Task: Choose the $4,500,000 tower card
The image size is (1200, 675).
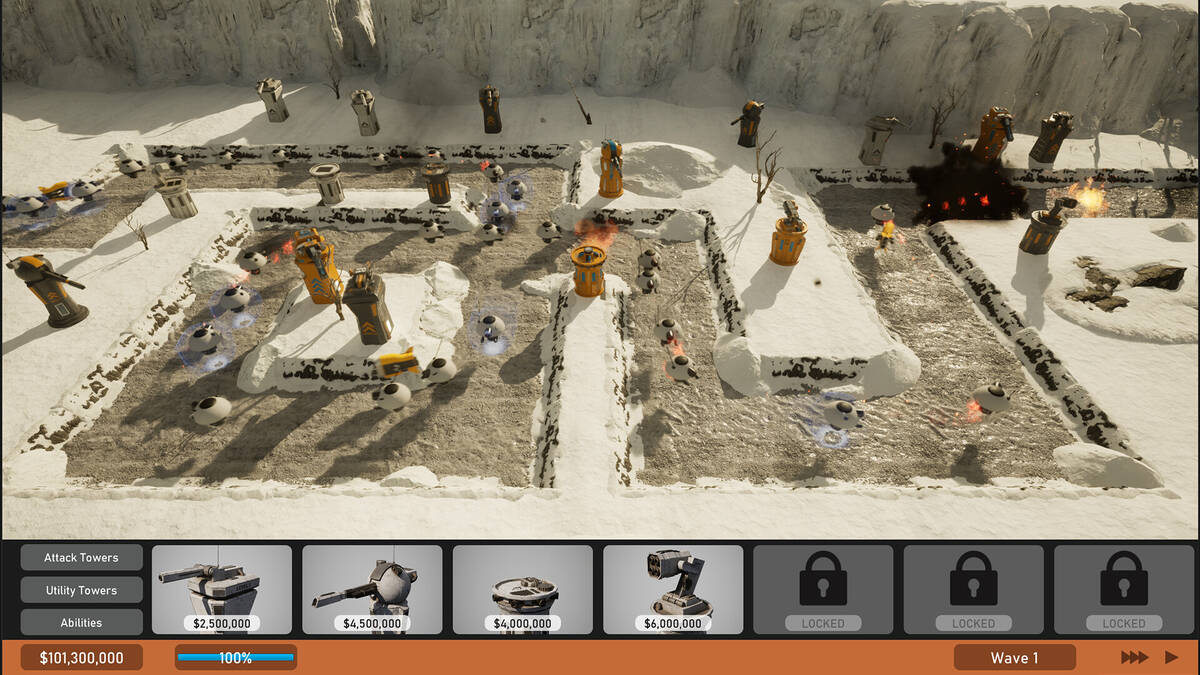Action: tap(372, 589)
